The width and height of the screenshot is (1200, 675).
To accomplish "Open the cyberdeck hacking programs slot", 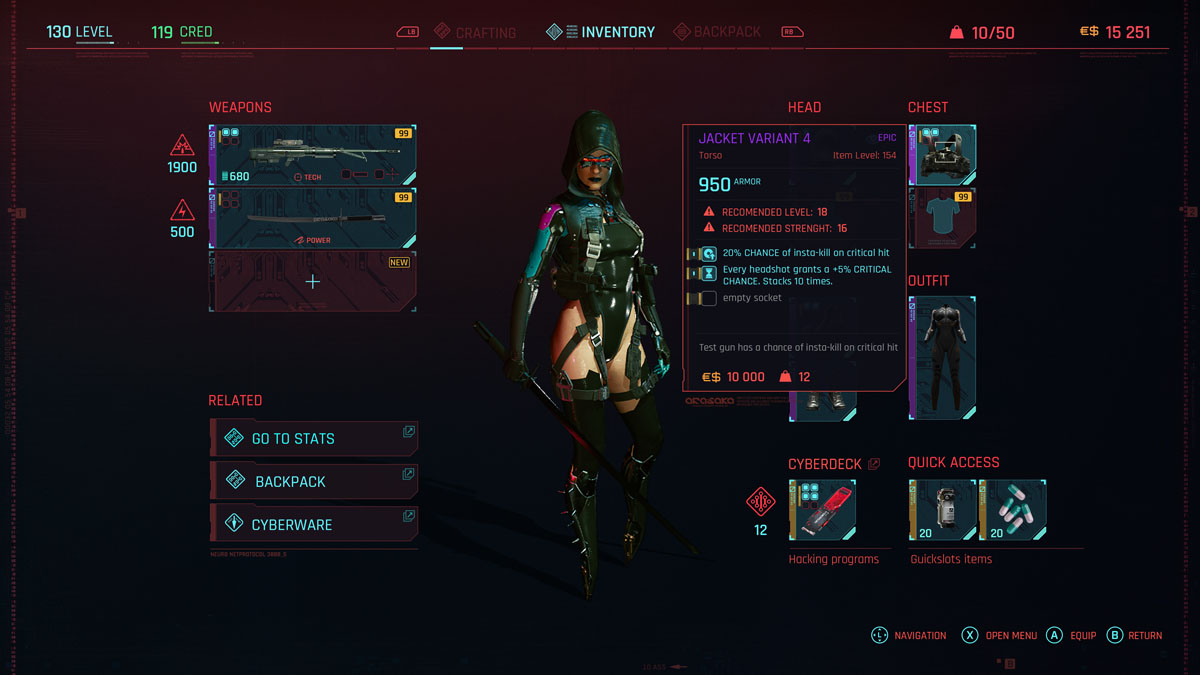I will click(x=822, y=510).
